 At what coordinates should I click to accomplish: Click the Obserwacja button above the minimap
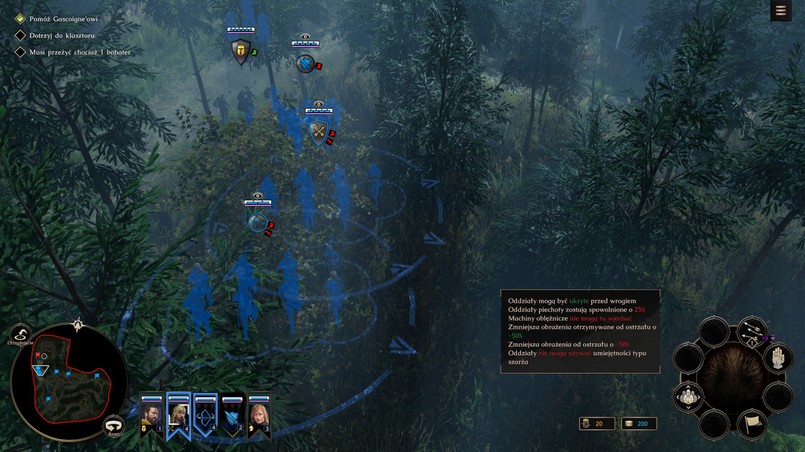(21, 337)
